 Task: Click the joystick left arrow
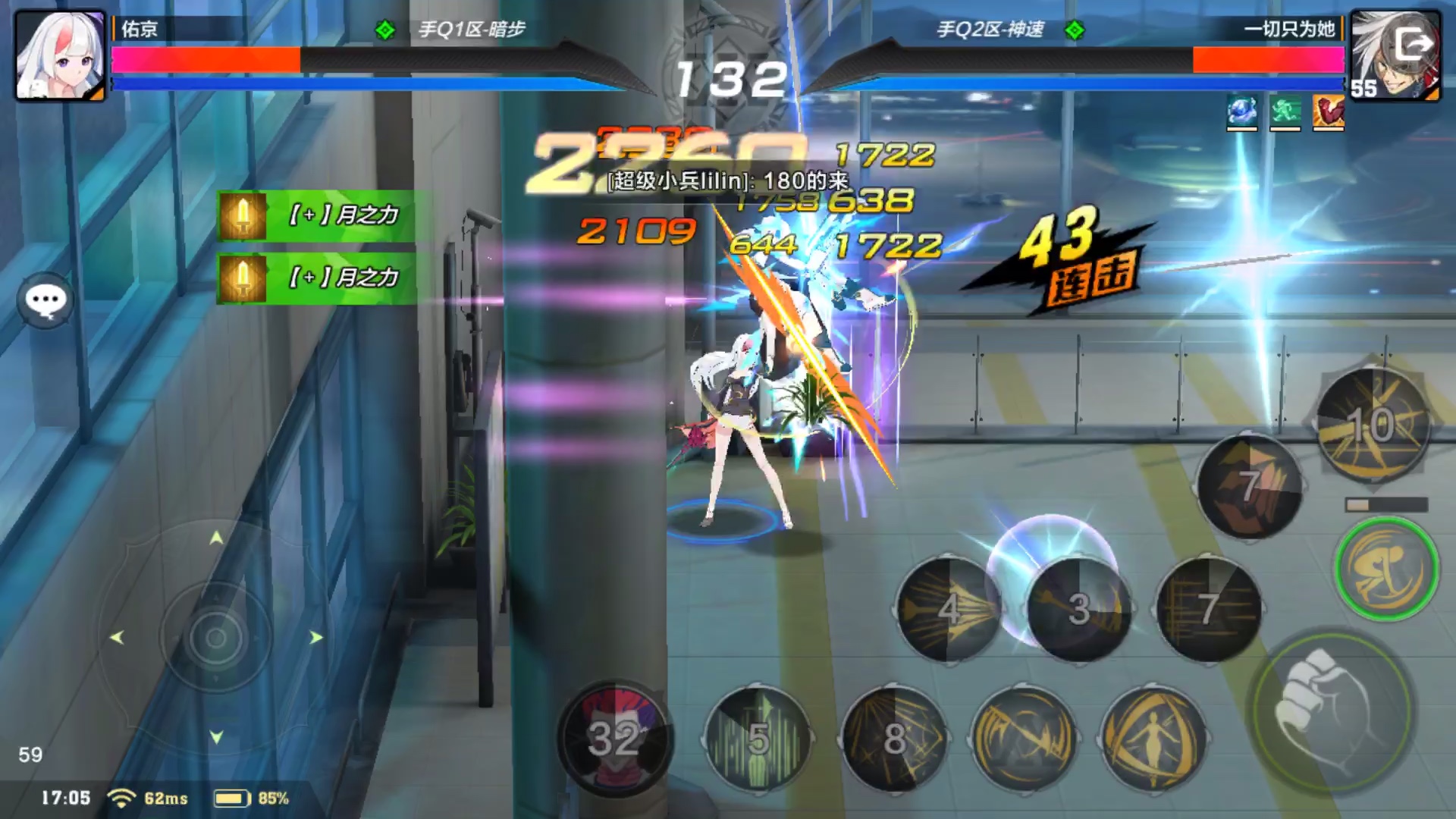pyautogui.click(x=117, y=638)
